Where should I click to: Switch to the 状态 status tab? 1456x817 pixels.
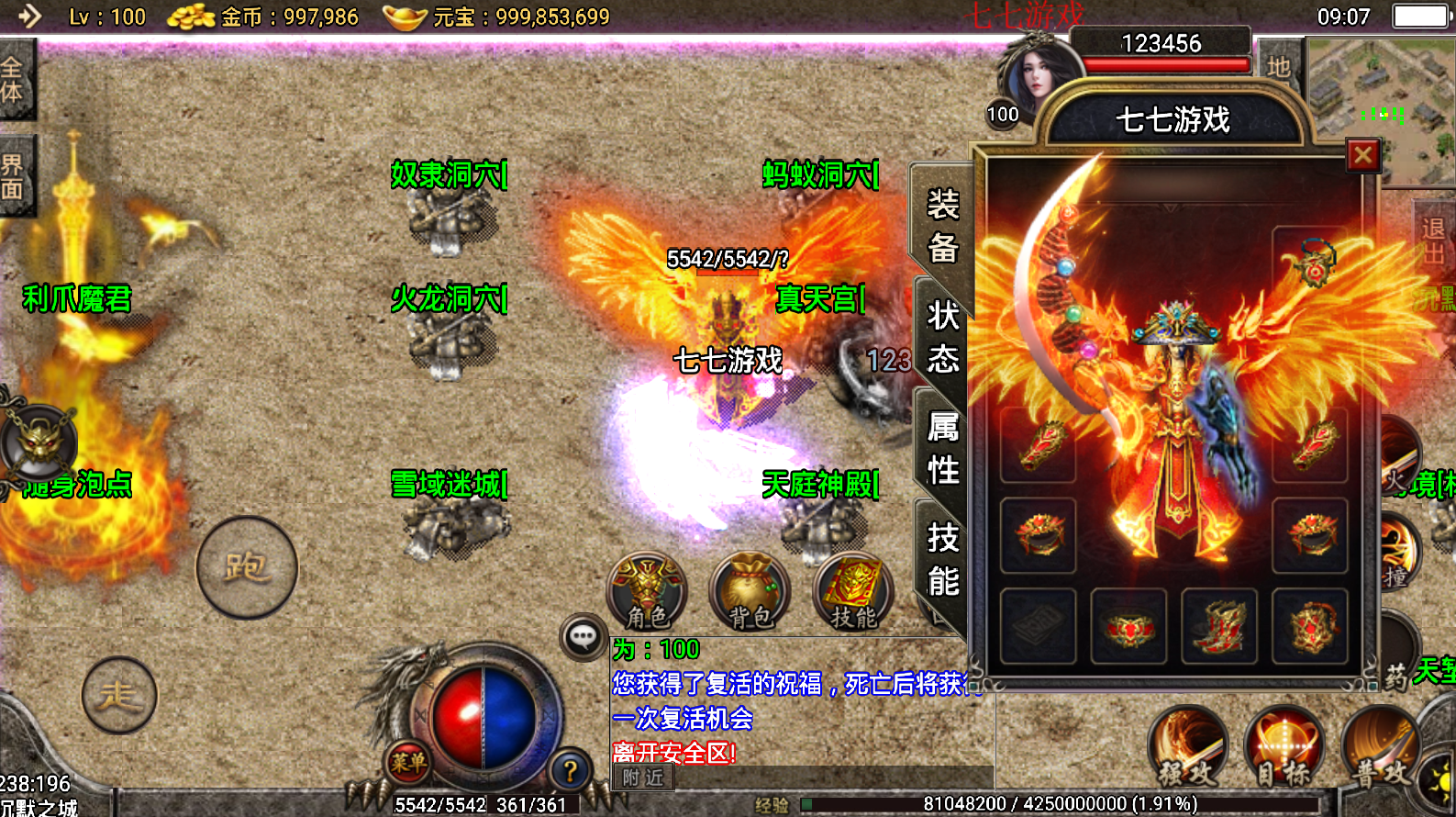click(x=942, y=337)
